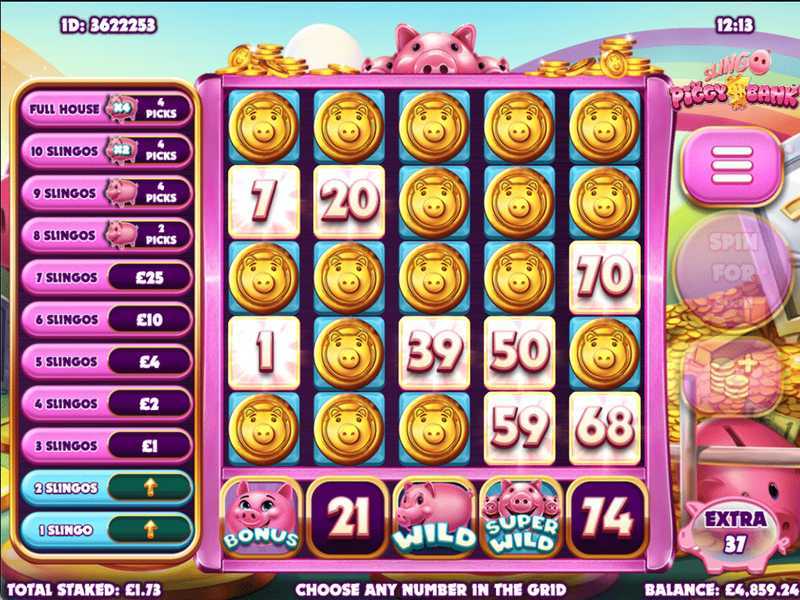Select the 7 Slingos £25 prize row
Screen dimensions: 800x600
click(x=107, y=276)
